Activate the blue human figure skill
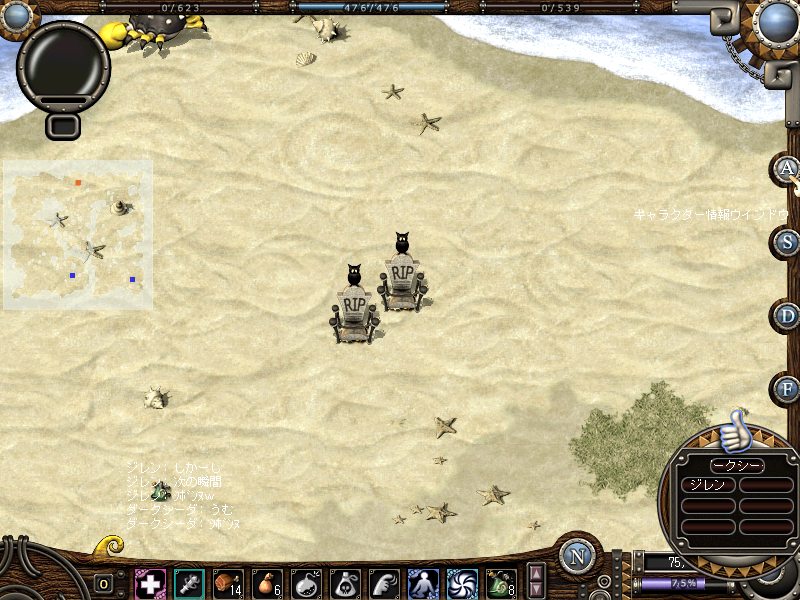The height and width of the screenshot is (600, 800). click(x=423, y=583)
